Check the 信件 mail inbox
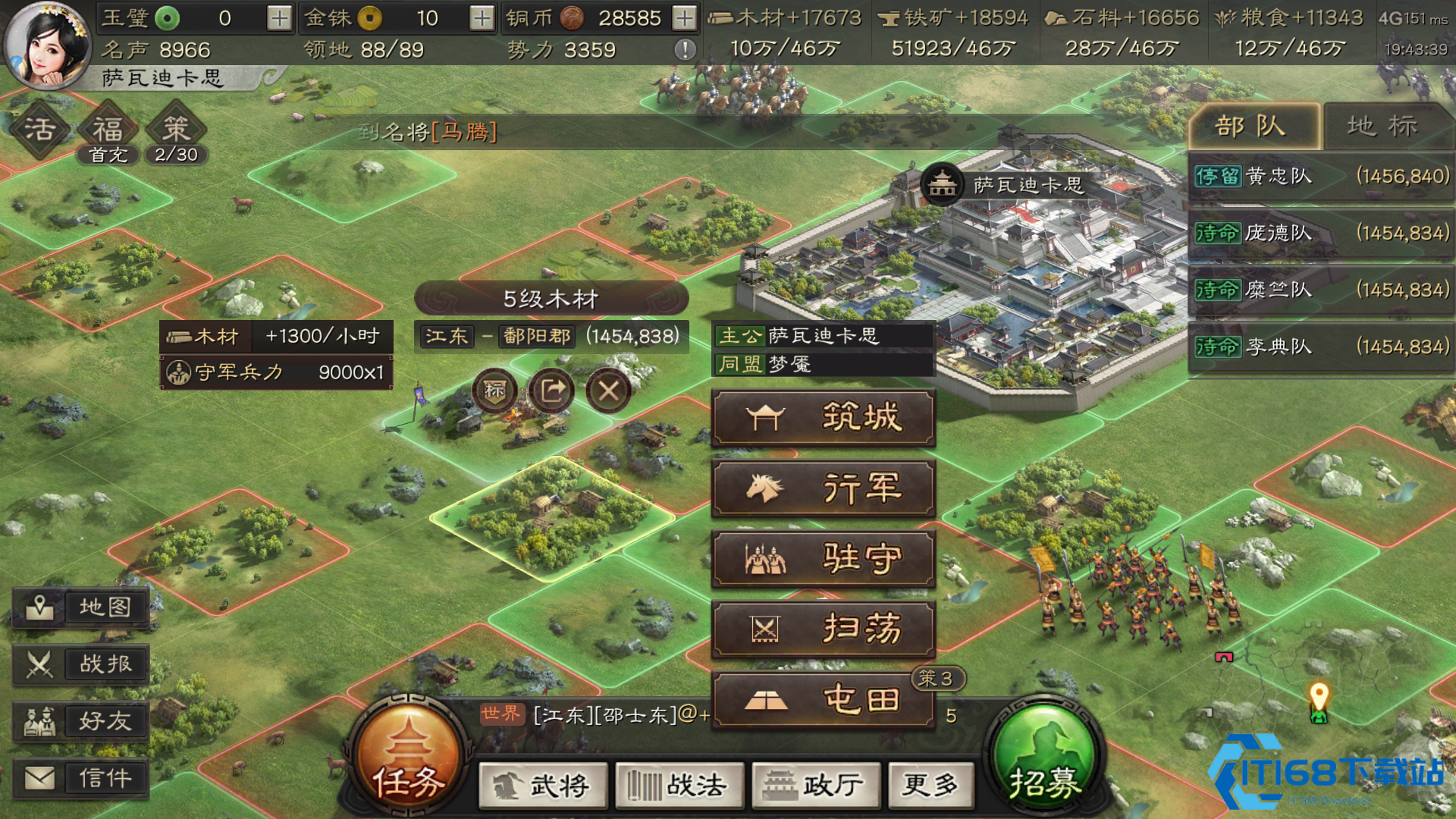1456x819 pixels. (80, 777)
